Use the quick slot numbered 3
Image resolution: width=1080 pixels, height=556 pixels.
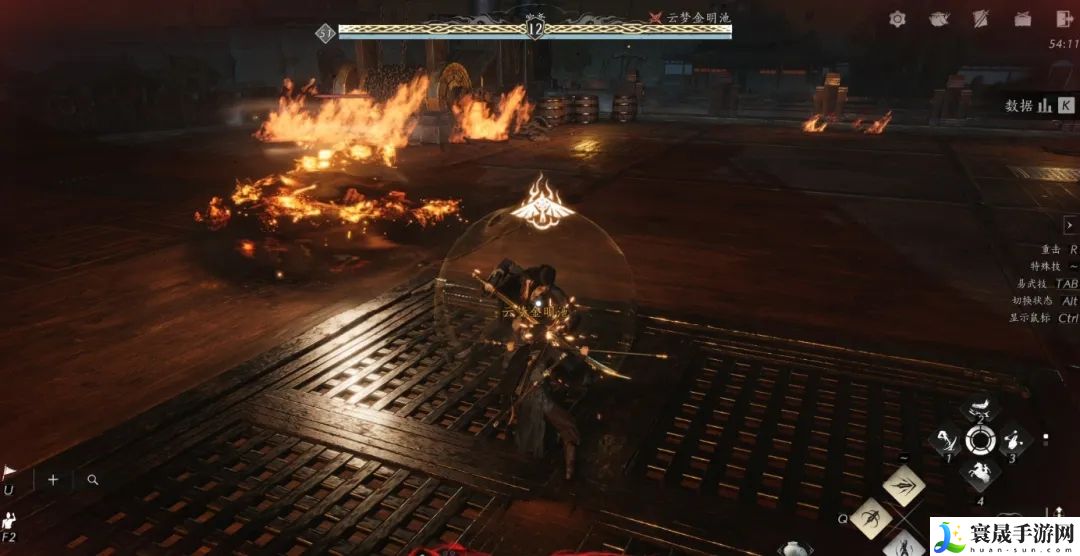(x=1013, y=441)
